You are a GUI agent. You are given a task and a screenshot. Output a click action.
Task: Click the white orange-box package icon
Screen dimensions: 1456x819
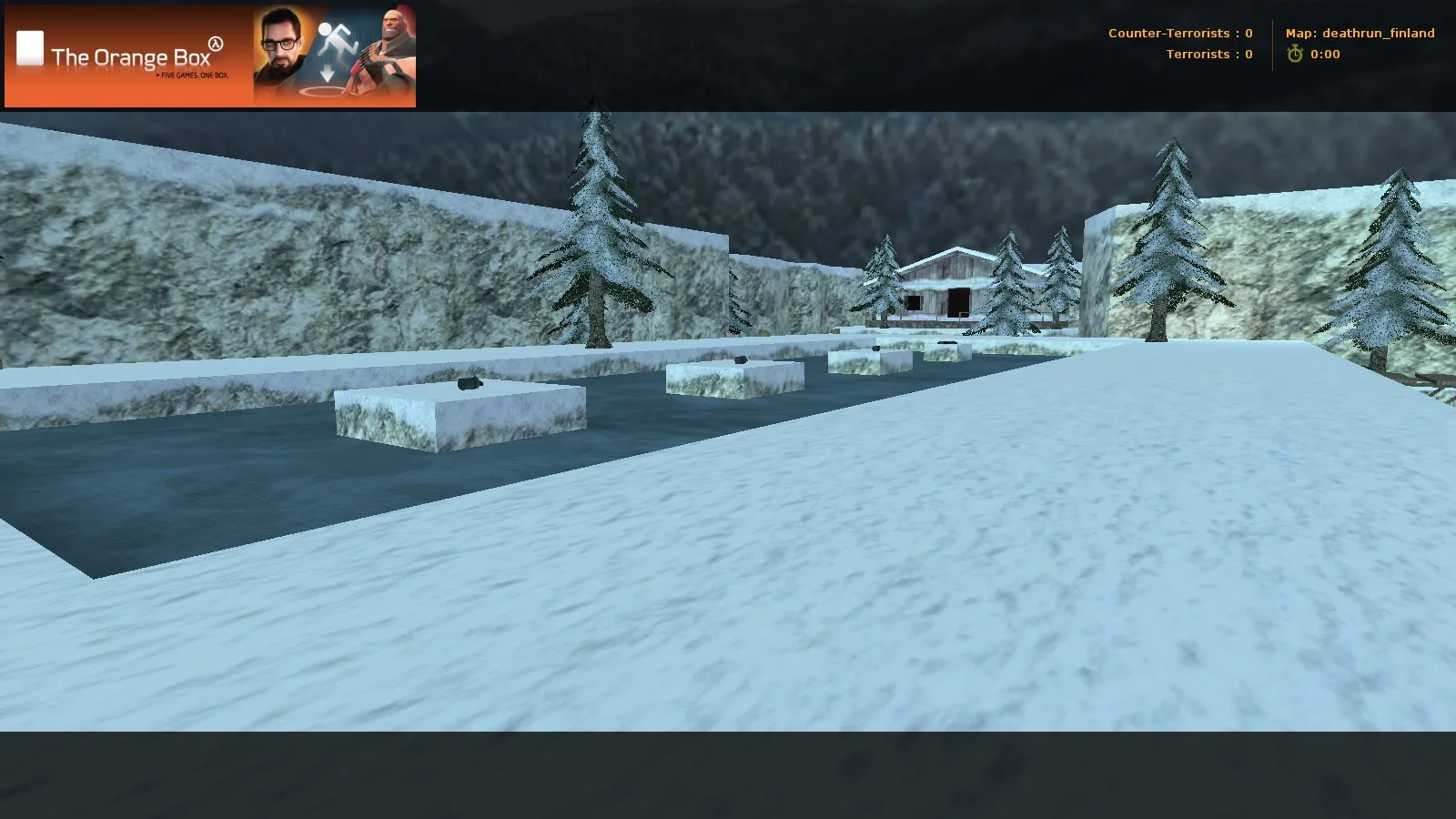click(31, 46)
